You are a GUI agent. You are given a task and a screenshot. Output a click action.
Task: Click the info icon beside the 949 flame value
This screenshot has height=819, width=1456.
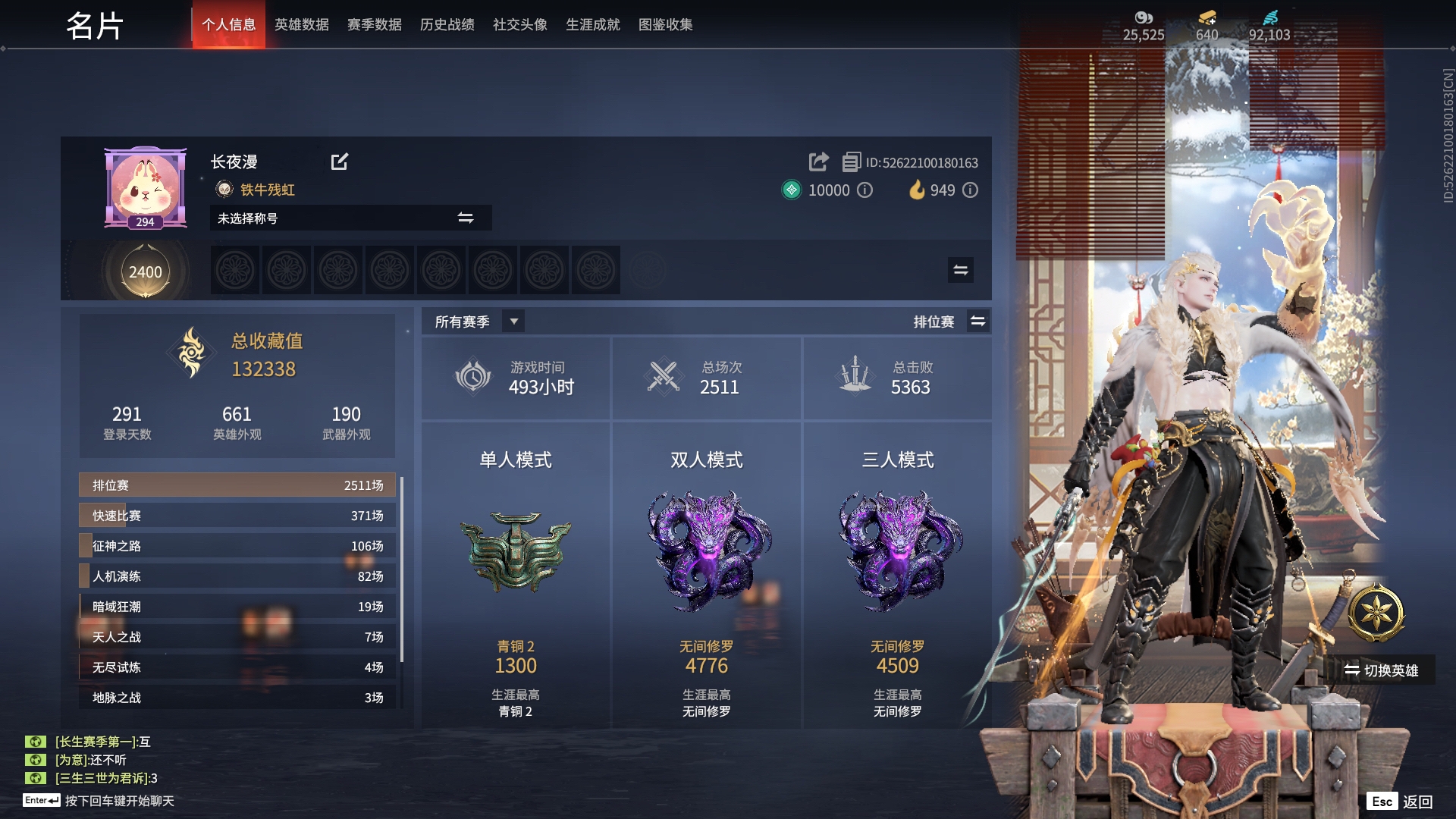[970, 190]
